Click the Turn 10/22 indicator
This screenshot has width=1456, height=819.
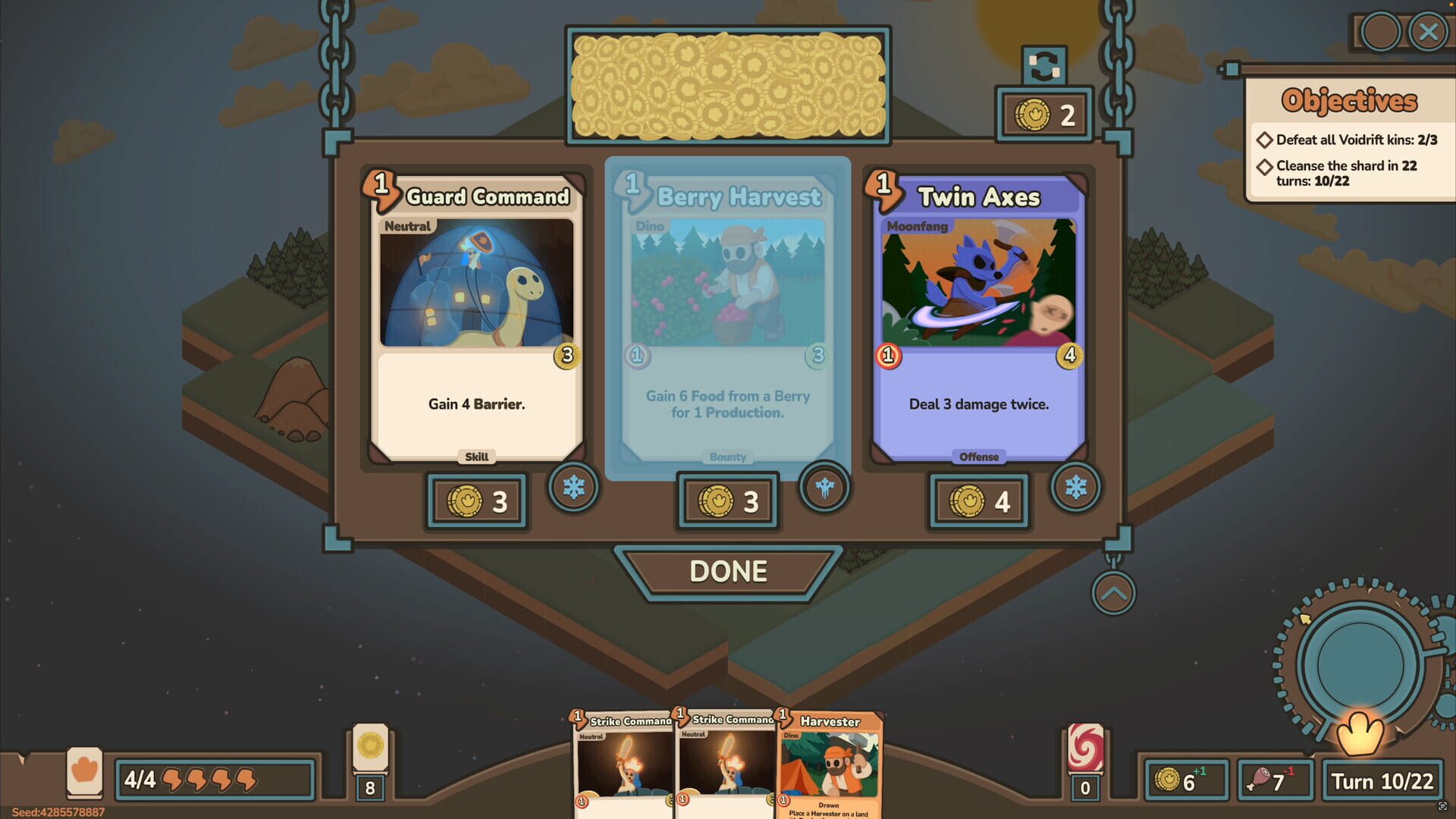pyautogui.click(x=1382, y=781)
